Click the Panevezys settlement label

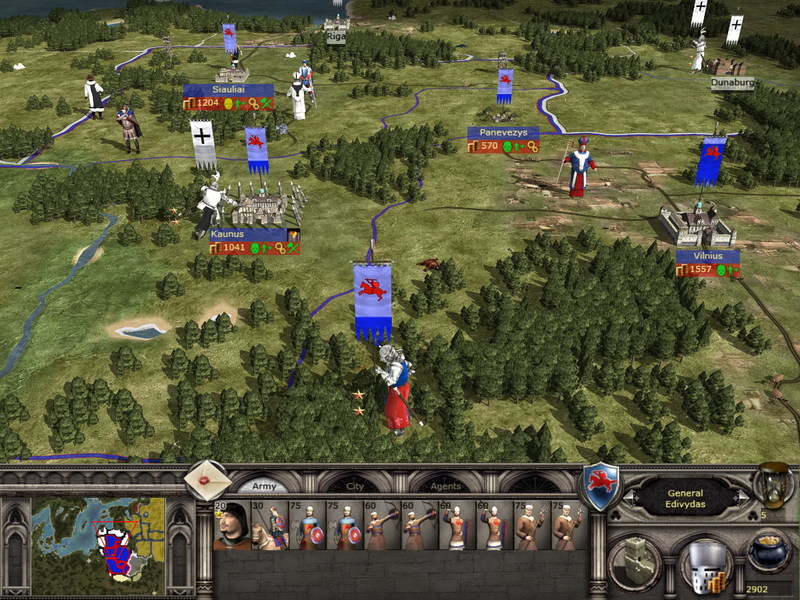(x=502, y=133)
